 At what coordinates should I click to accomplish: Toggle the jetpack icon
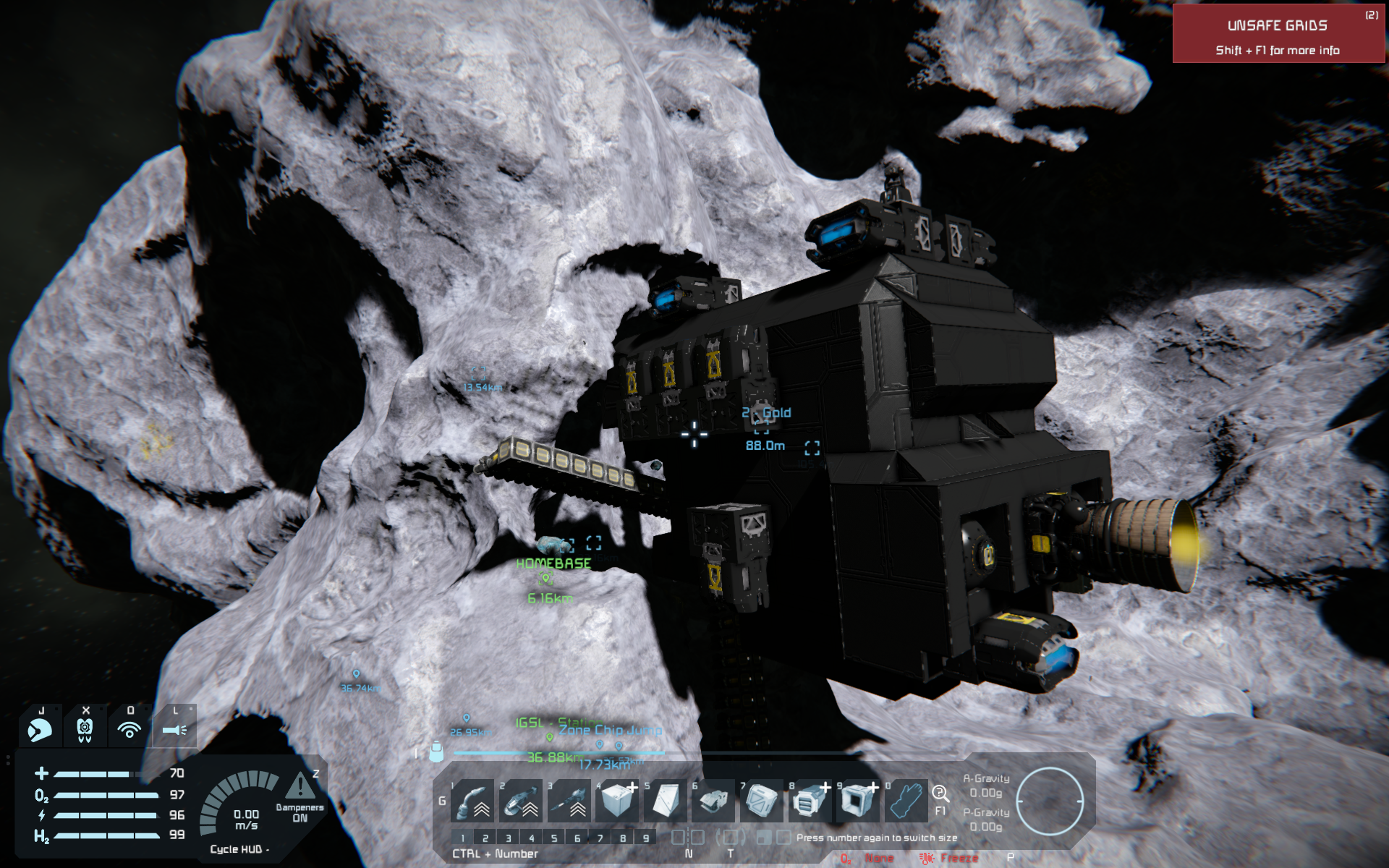tap(85, 730)
